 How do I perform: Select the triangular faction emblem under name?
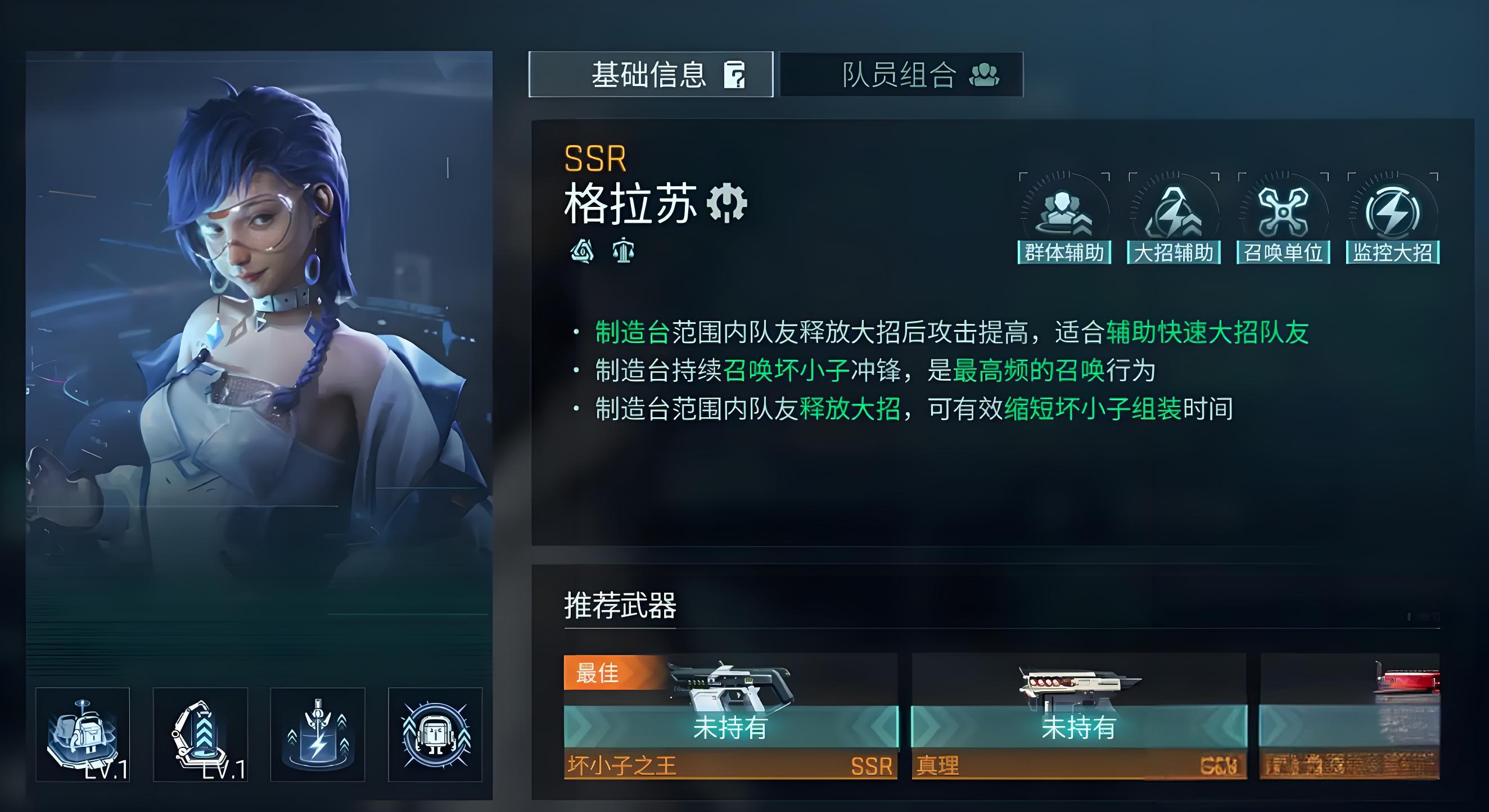[582, 251]
